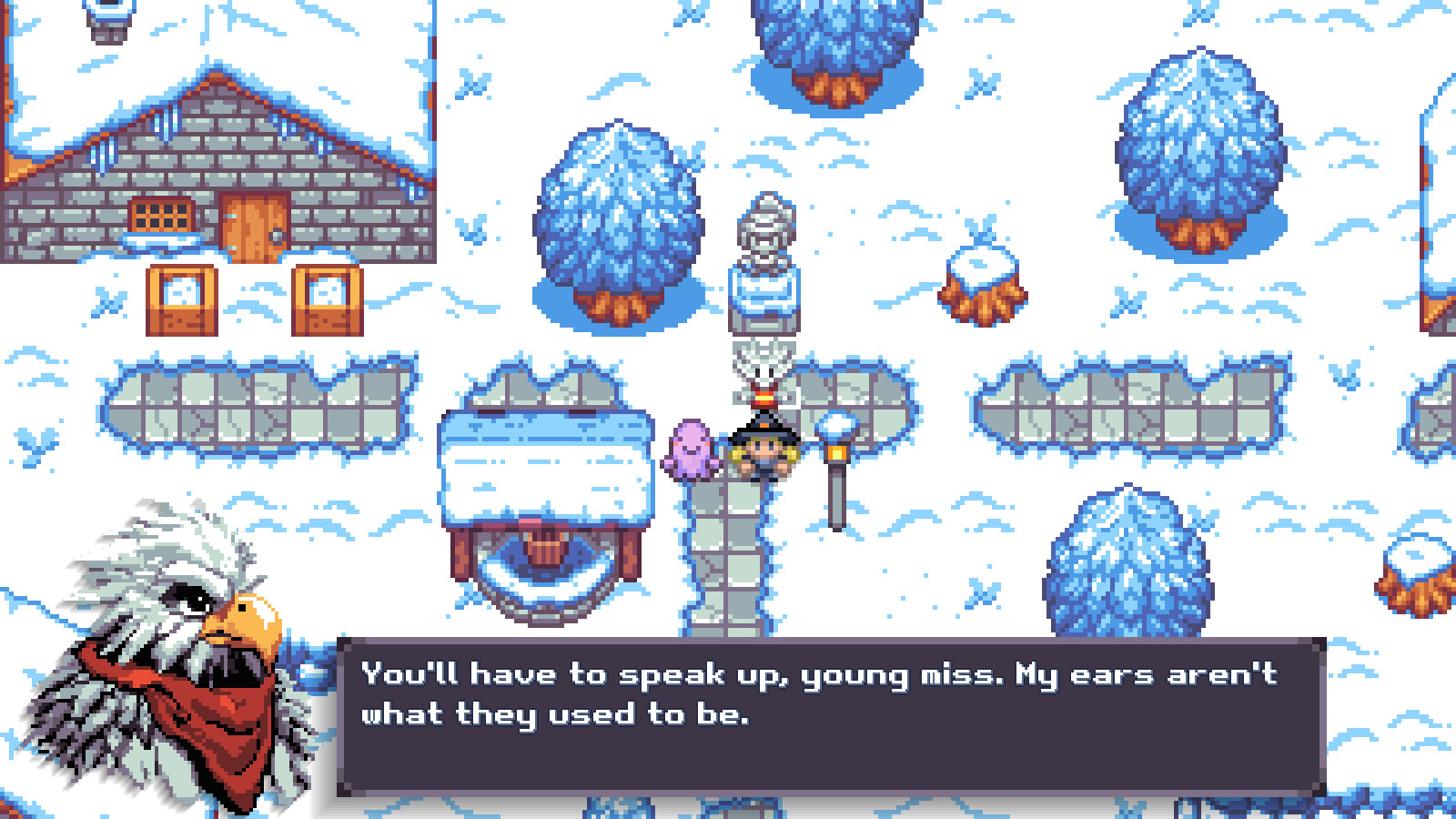Click the cabin's barred window
This screenshot has width=1456, height=819.
(x=162, y=216)
